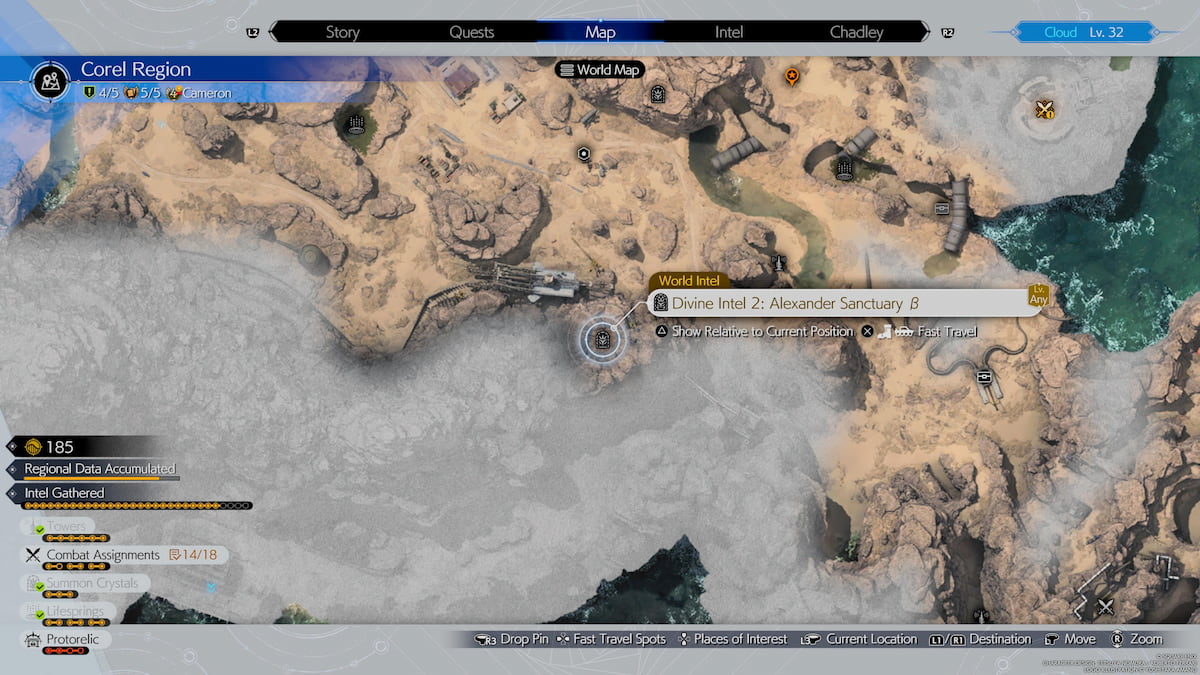
Task: Go to the Intel tab
Action: 729,32
